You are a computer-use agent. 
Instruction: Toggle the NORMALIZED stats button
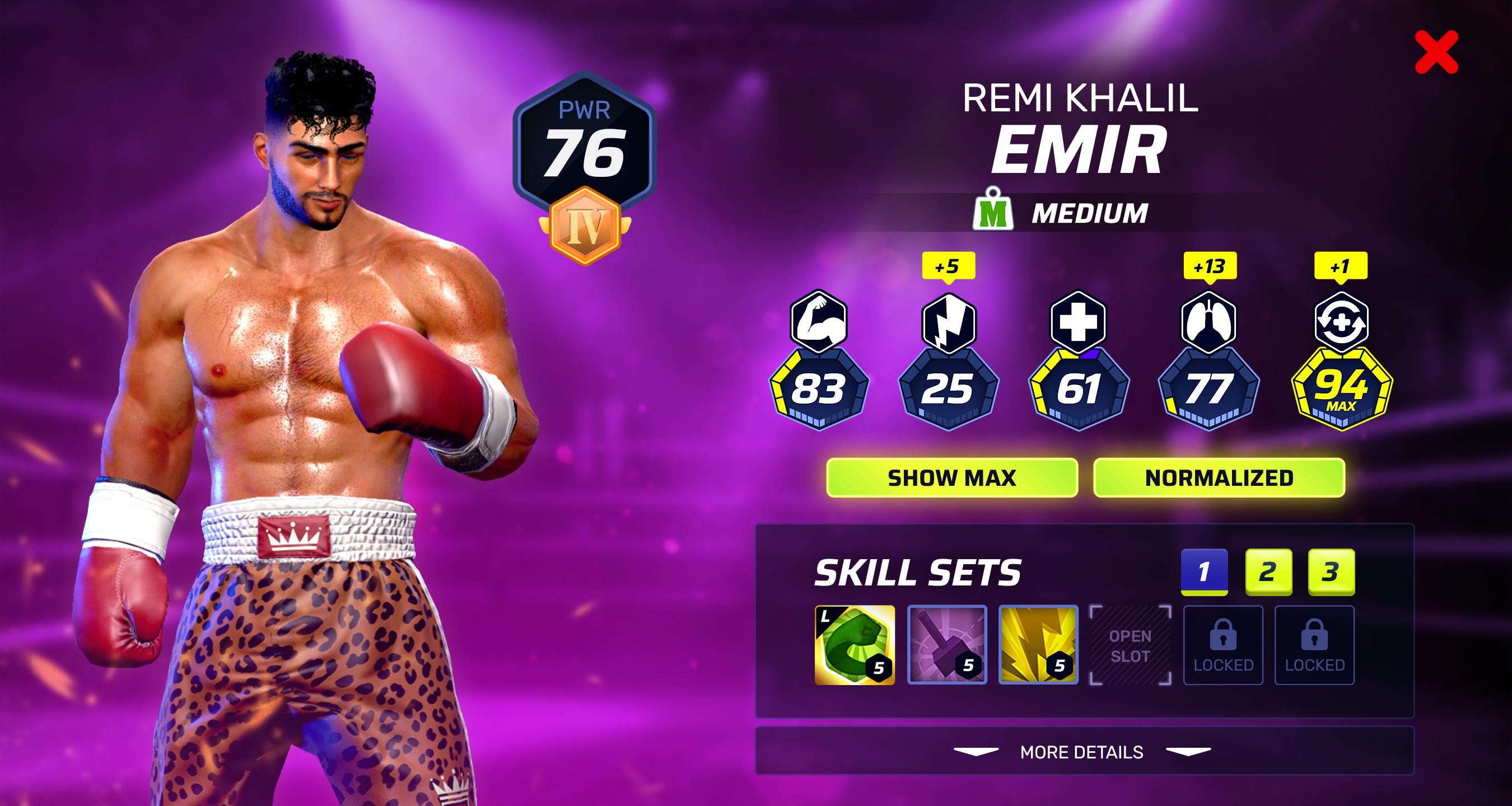(1219, 477)
